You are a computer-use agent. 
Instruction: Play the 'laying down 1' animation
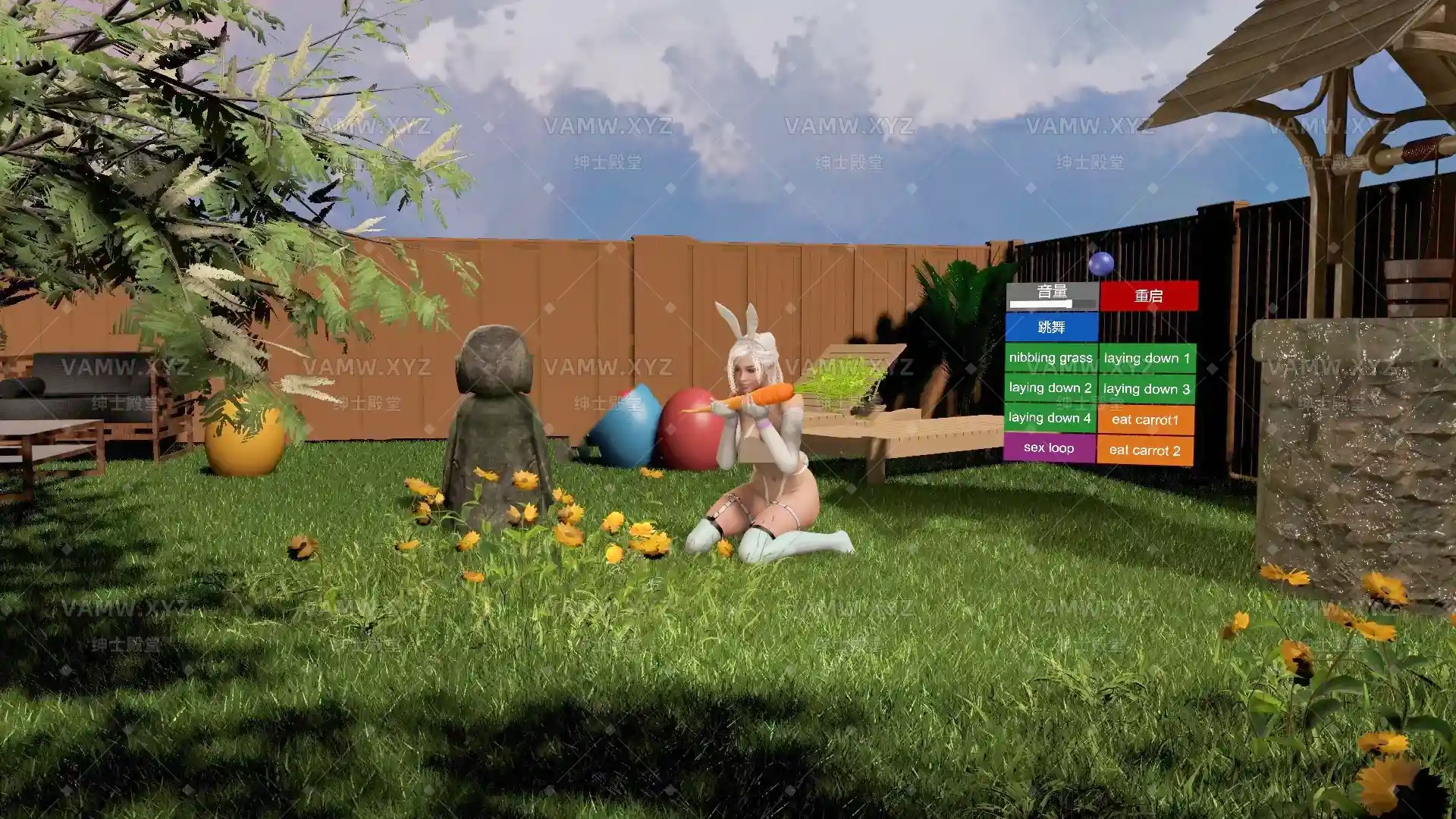point(1147,357)
